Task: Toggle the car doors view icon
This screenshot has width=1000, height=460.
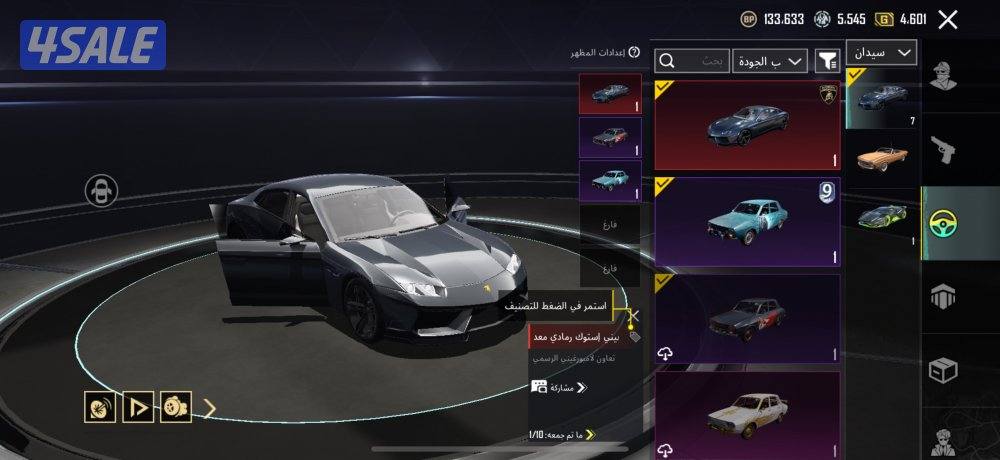Action: pos(101,190)
